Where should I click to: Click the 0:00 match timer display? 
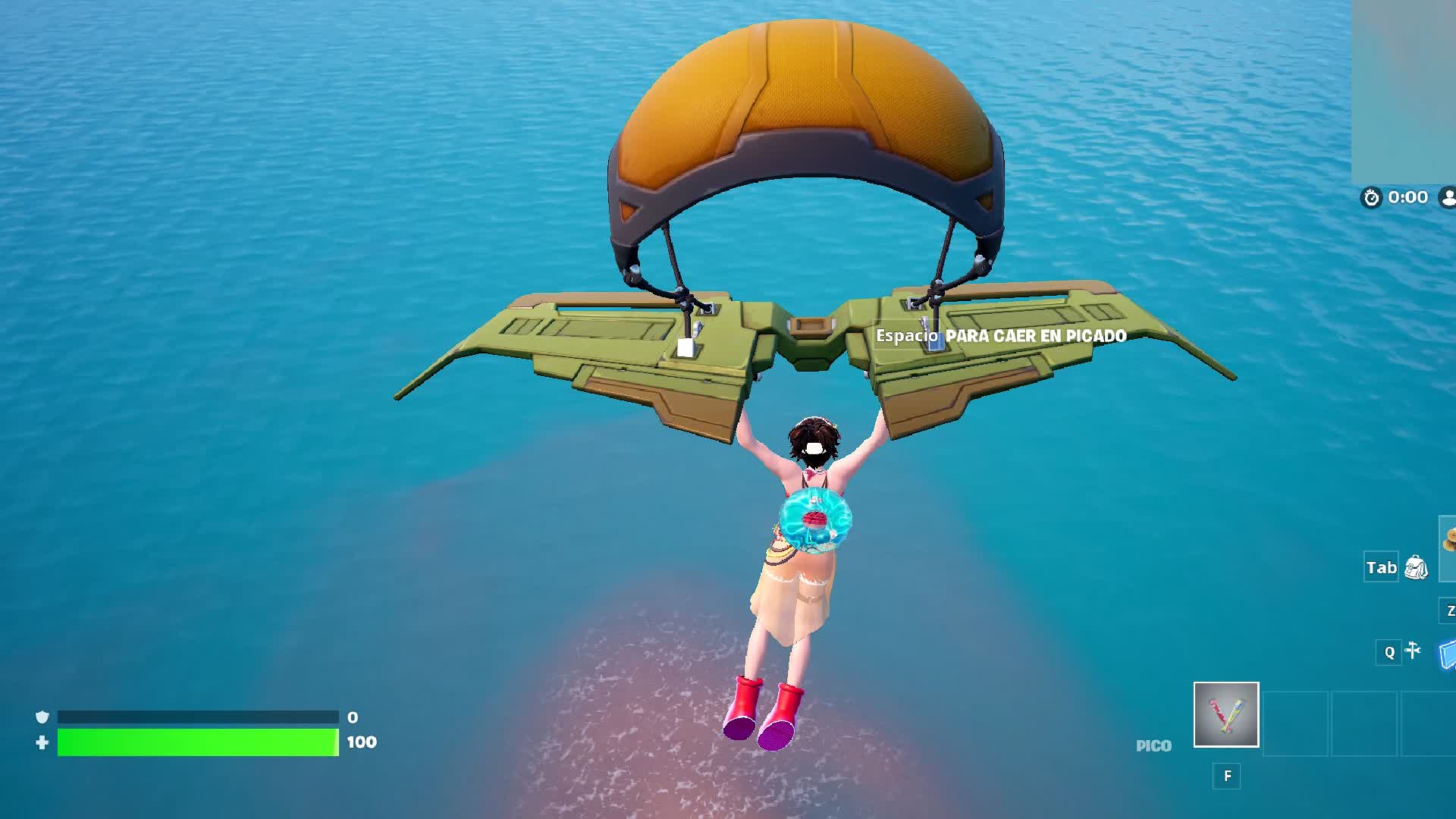(x=1408, y=197)
